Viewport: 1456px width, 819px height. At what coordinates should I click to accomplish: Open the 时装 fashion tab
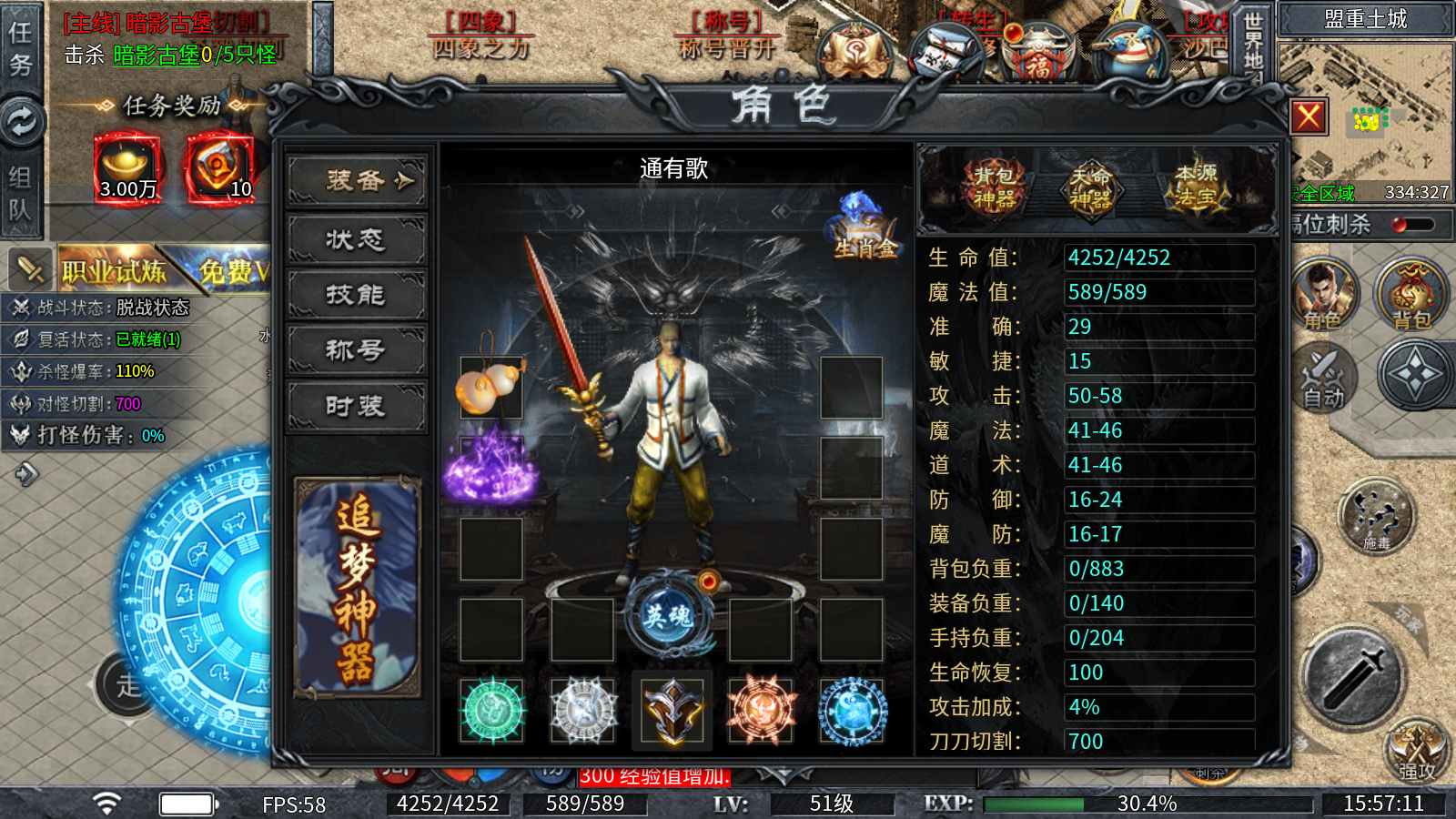(x=355, y=406)
